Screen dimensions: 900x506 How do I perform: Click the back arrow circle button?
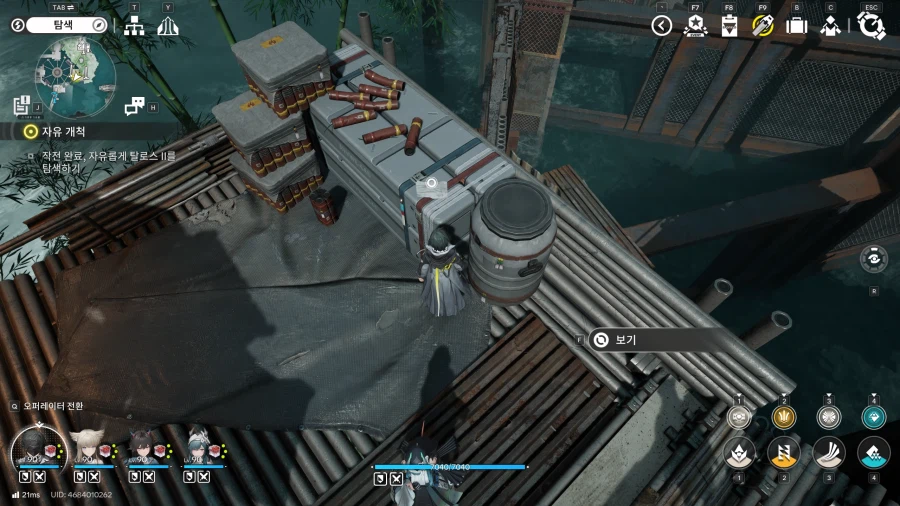tap(661, 26)
